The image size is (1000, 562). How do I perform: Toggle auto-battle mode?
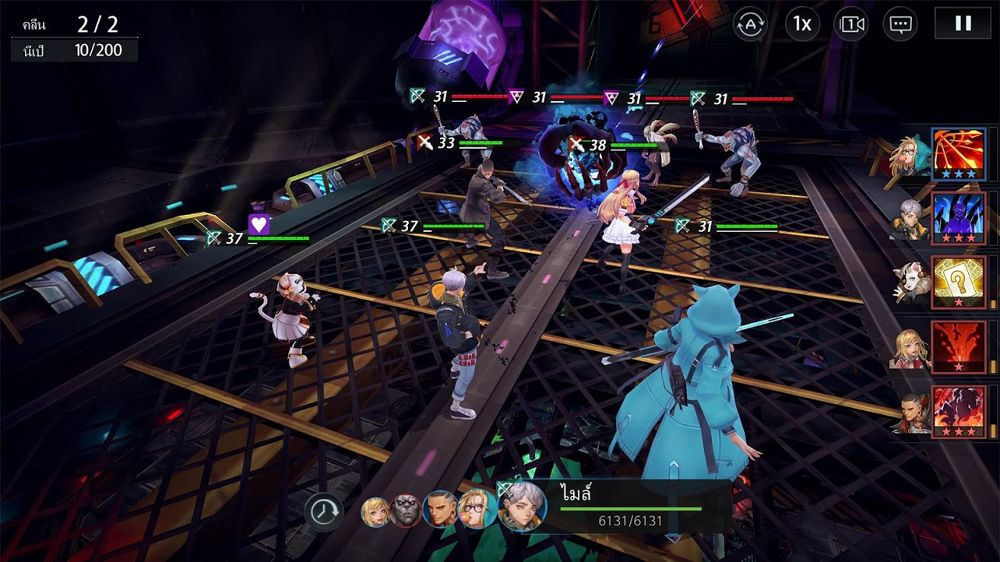pos(751,23)
